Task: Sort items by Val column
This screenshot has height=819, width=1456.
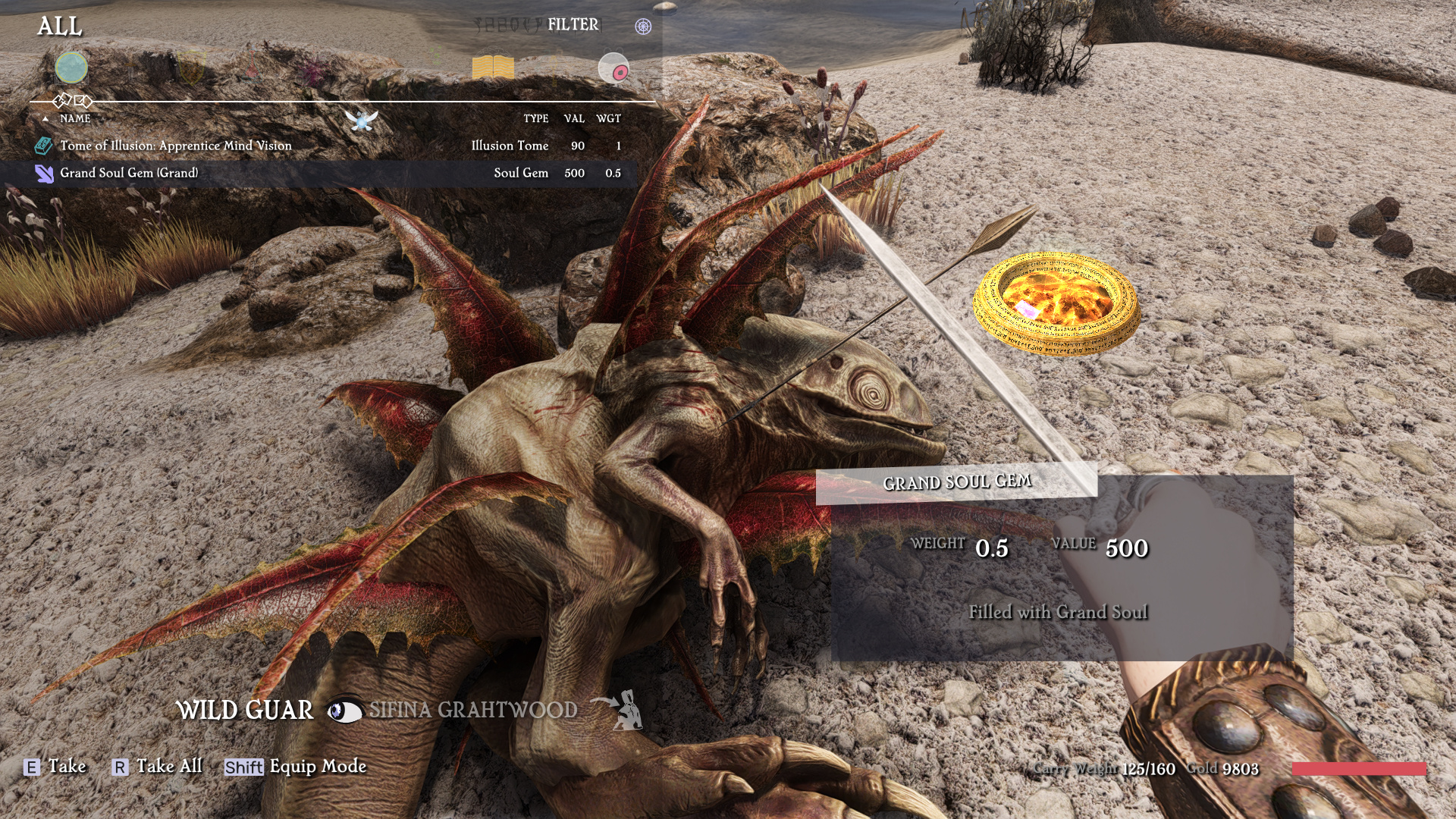Action: (x=574, y=119)
